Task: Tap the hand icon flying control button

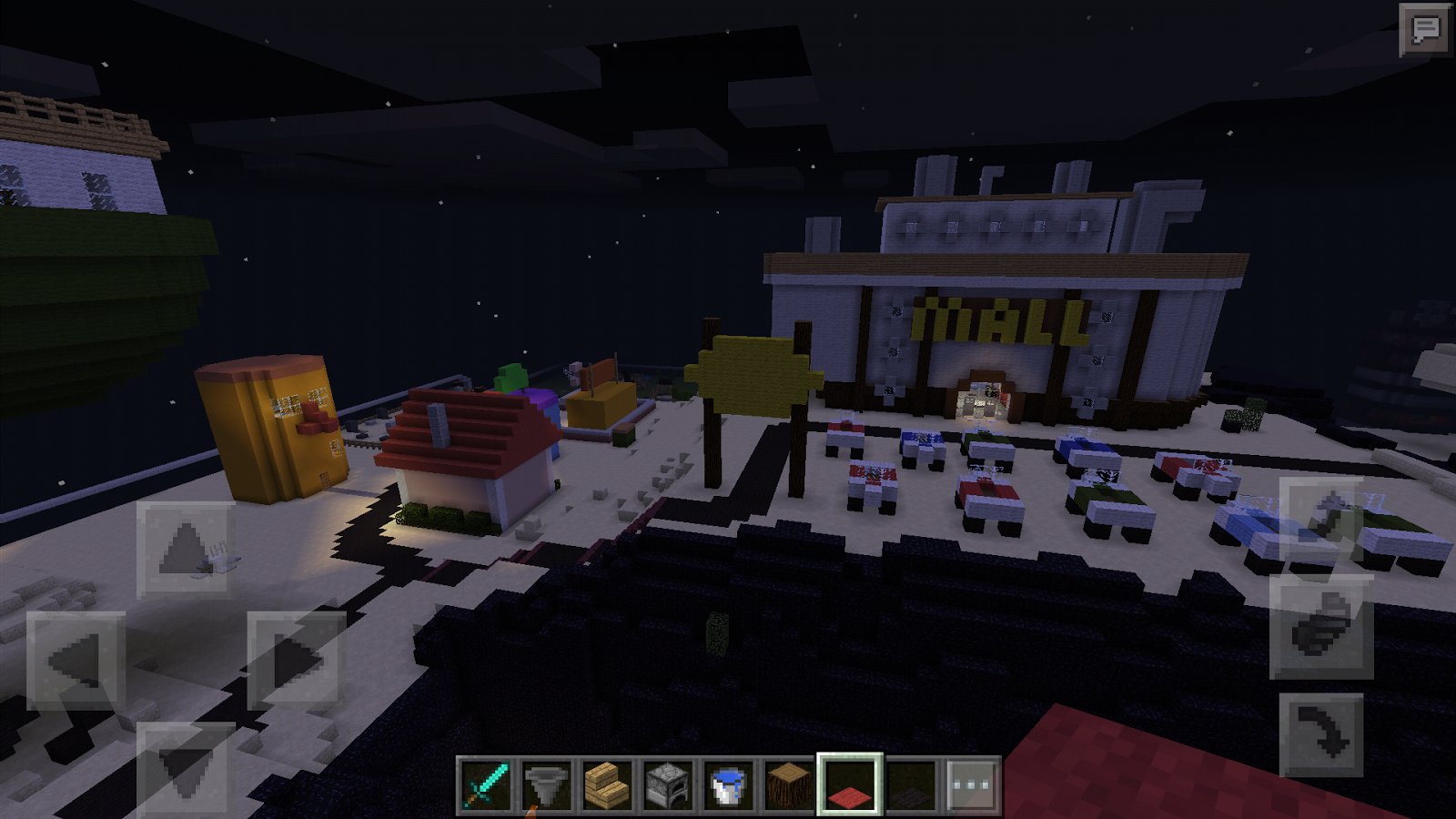Action: (x=1322, y=626)
